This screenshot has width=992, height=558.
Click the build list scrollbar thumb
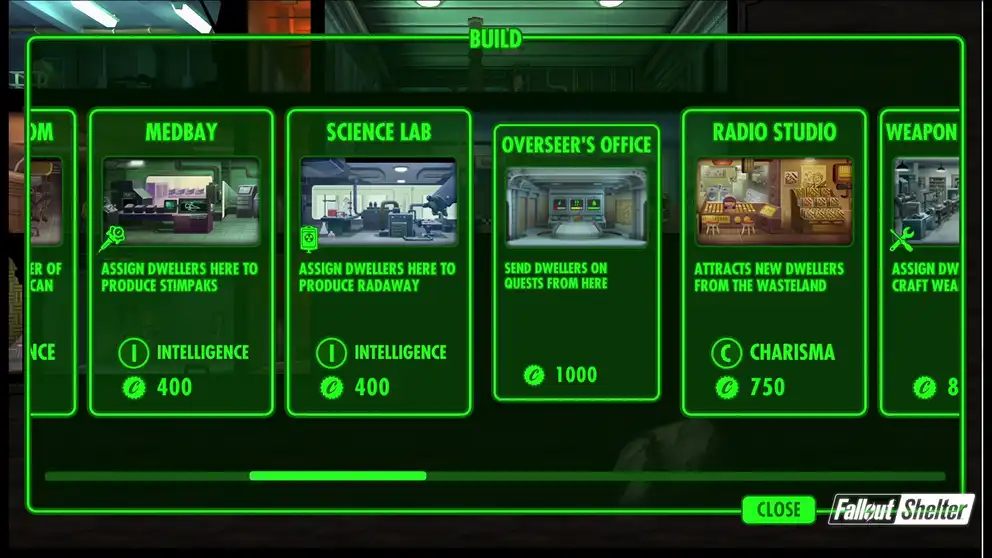[338, 476]
